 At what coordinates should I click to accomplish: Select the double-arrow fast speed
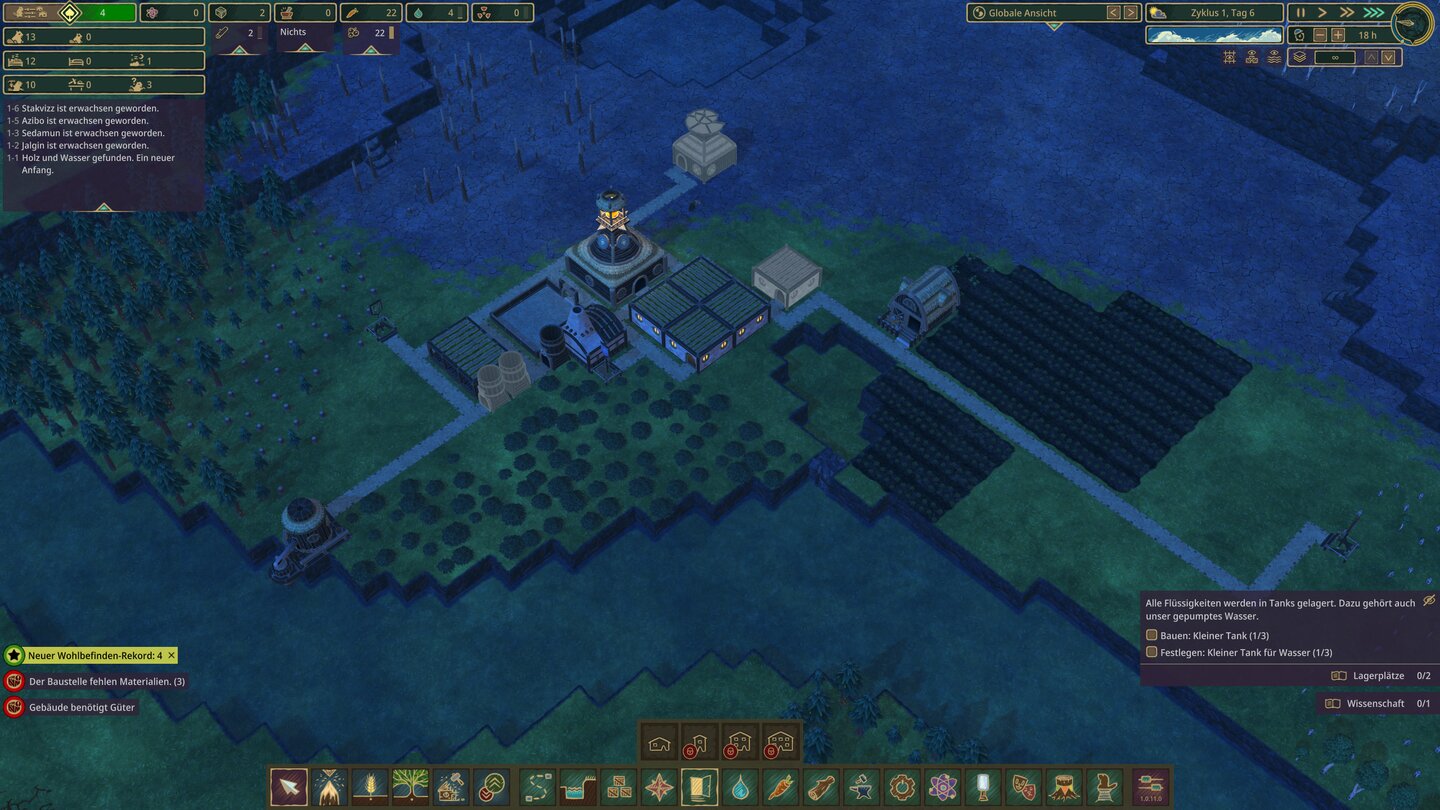coord(1347,13)
